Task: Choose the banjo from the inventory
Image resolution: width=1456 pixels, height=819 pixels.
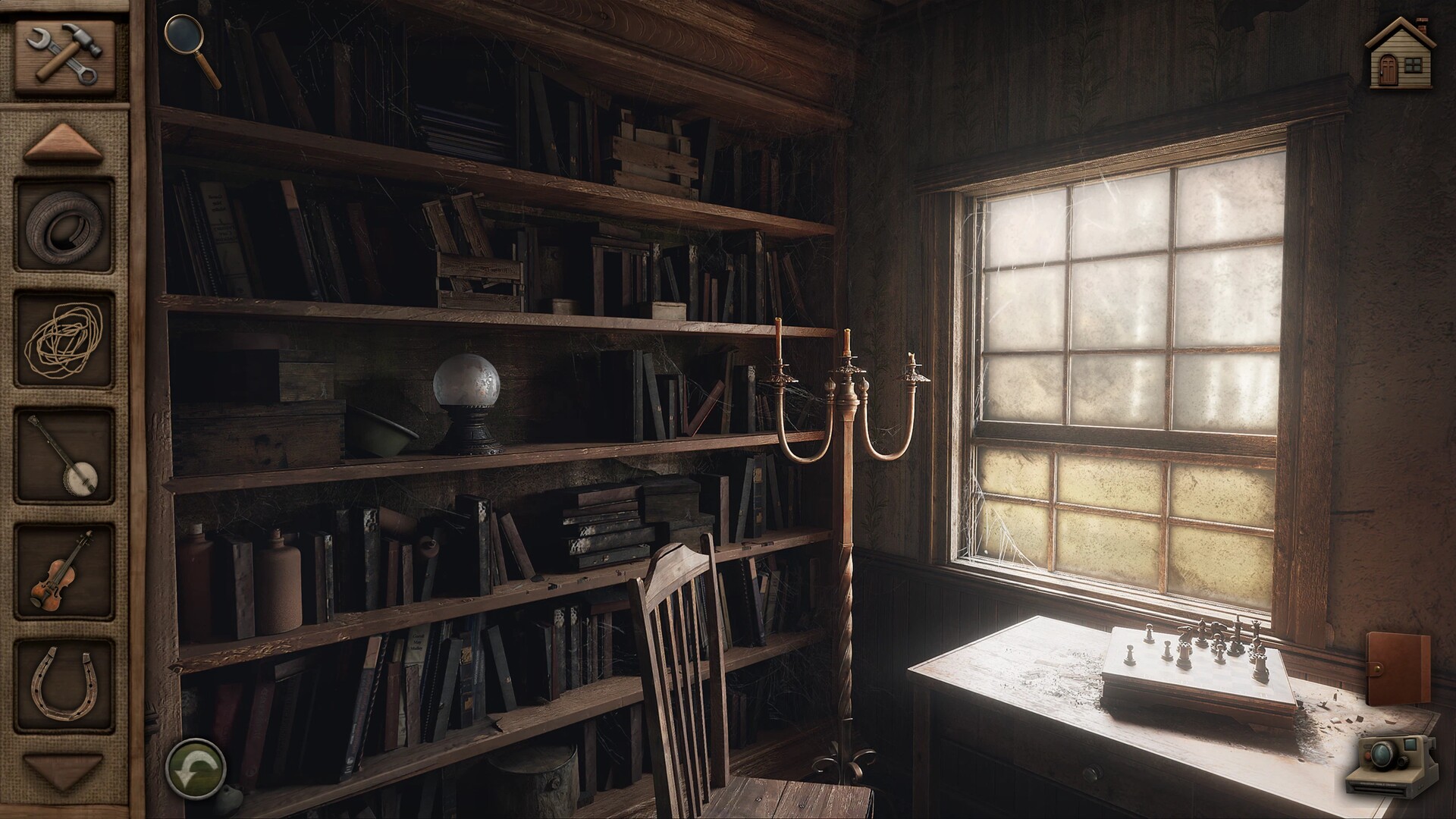Action: (64, 456)
